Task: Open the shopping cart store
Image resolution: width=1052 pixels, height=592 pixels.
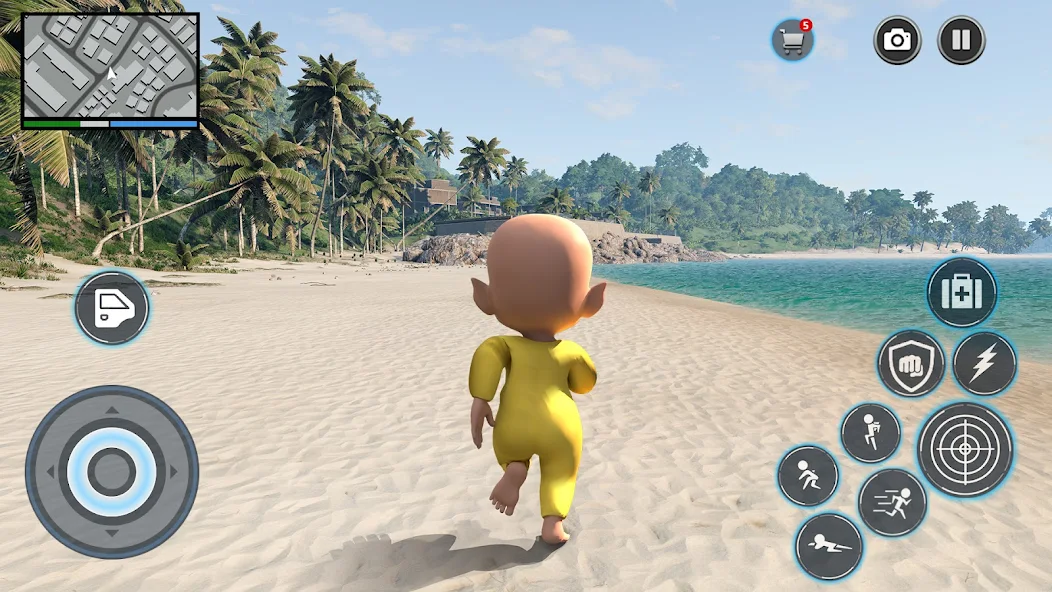Action: tap(792, 41)
